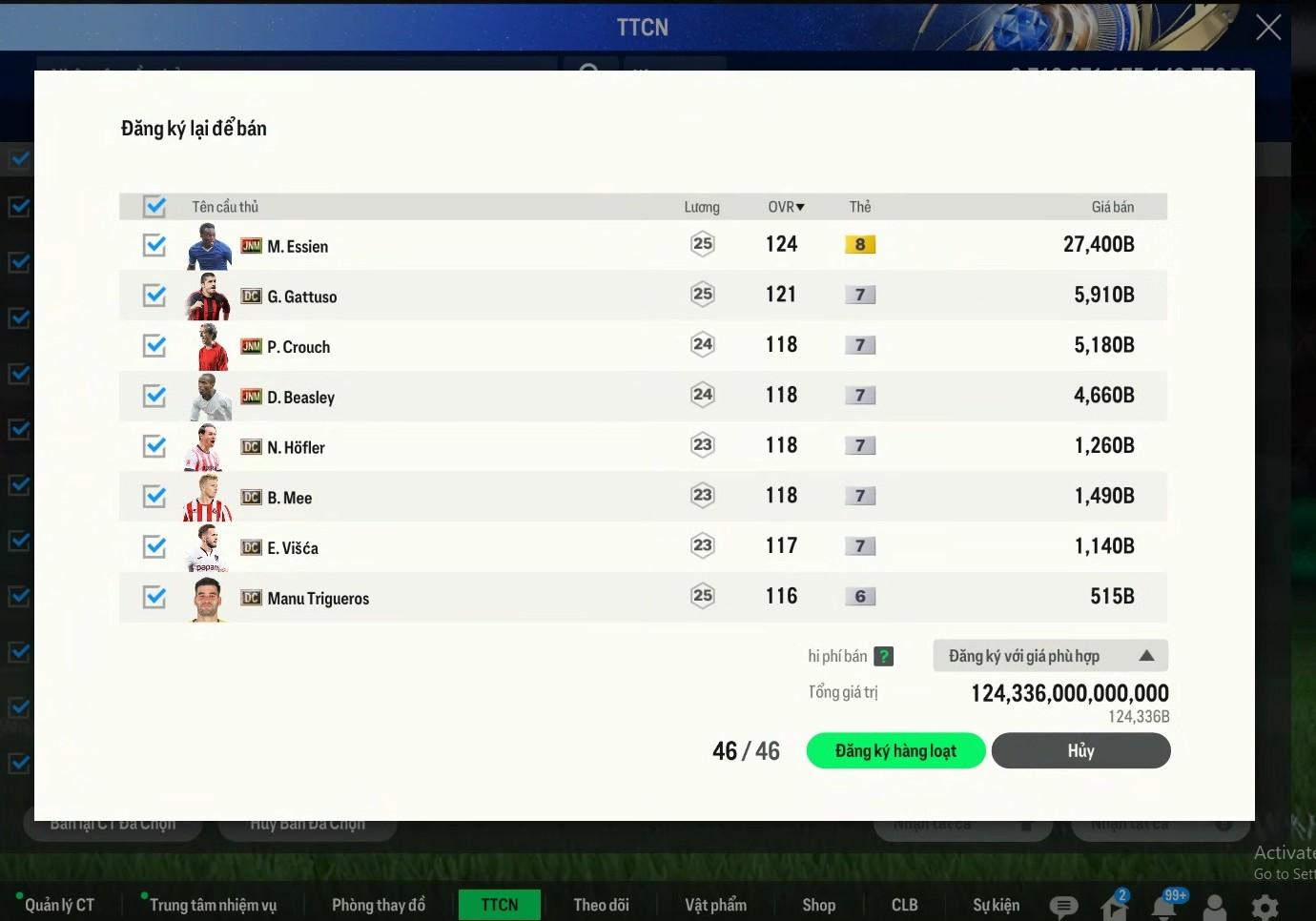Open the Đăng ký với giá phù hợp dropdown
The image size is (1316, 921).
click(1050, 656)
